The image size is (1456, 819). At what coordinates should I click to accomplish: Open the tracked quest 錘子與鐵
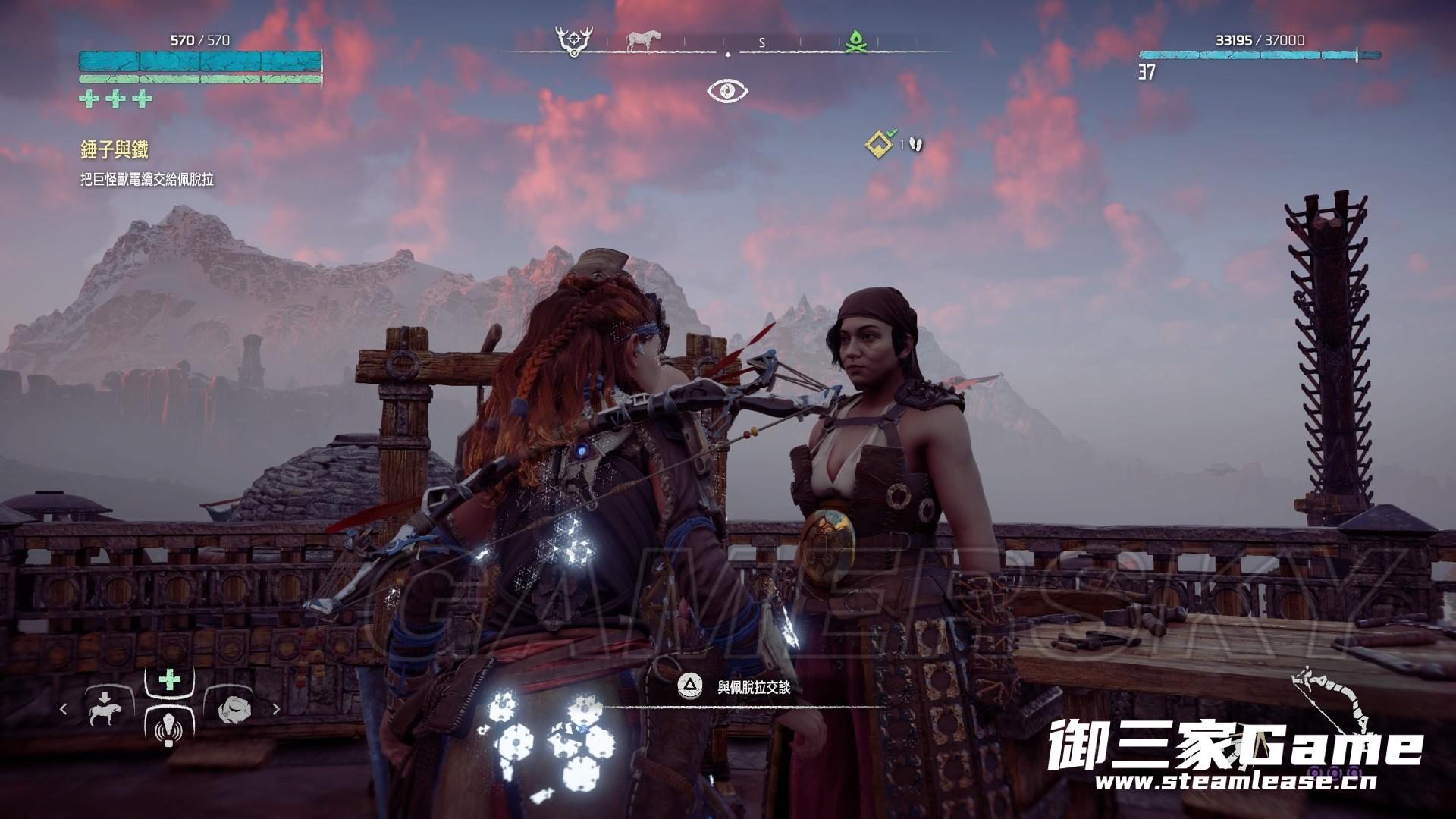click(x=115, y=150)
